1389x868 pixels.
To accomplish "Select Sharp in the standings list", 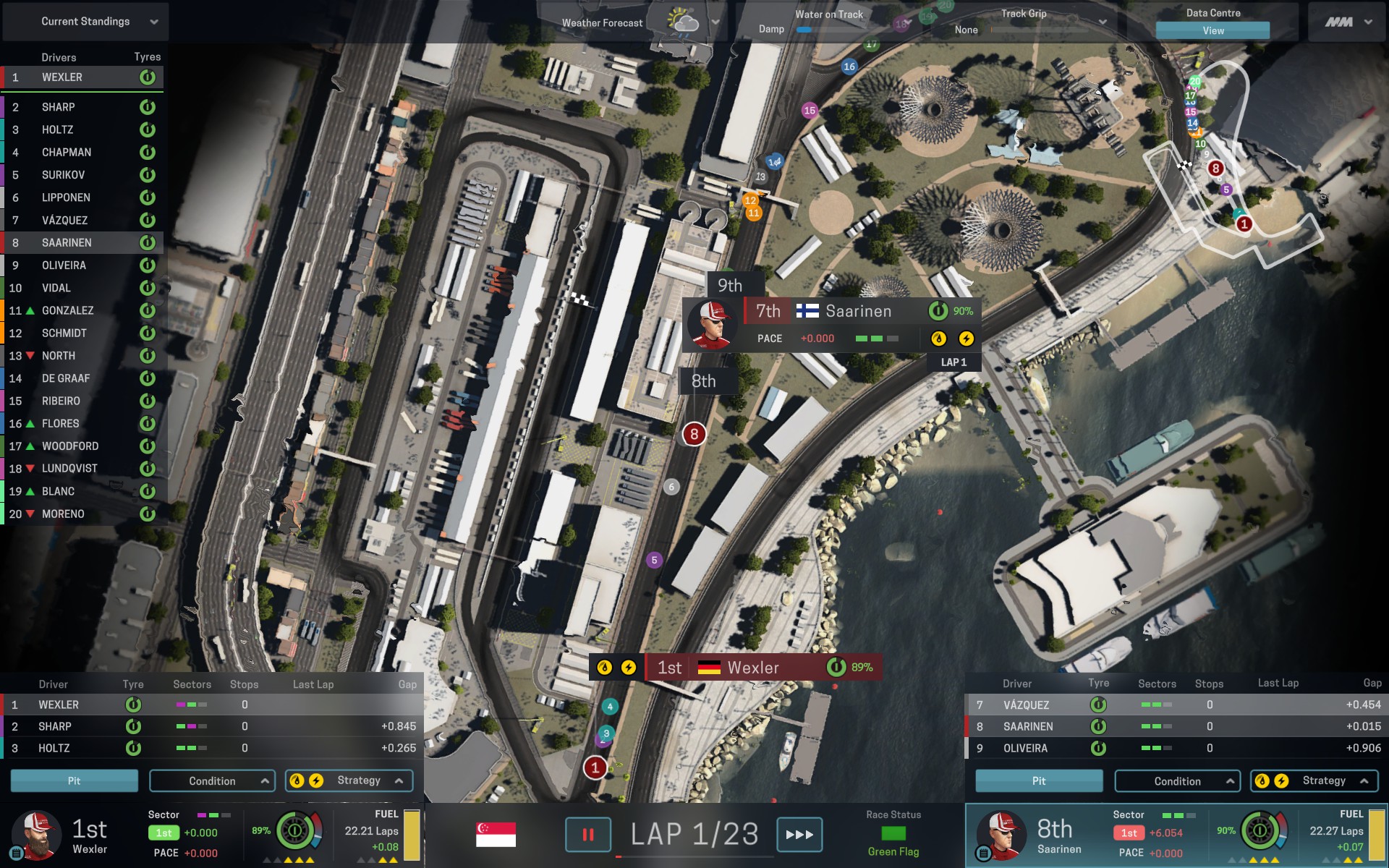I will (x=82, y=107).
